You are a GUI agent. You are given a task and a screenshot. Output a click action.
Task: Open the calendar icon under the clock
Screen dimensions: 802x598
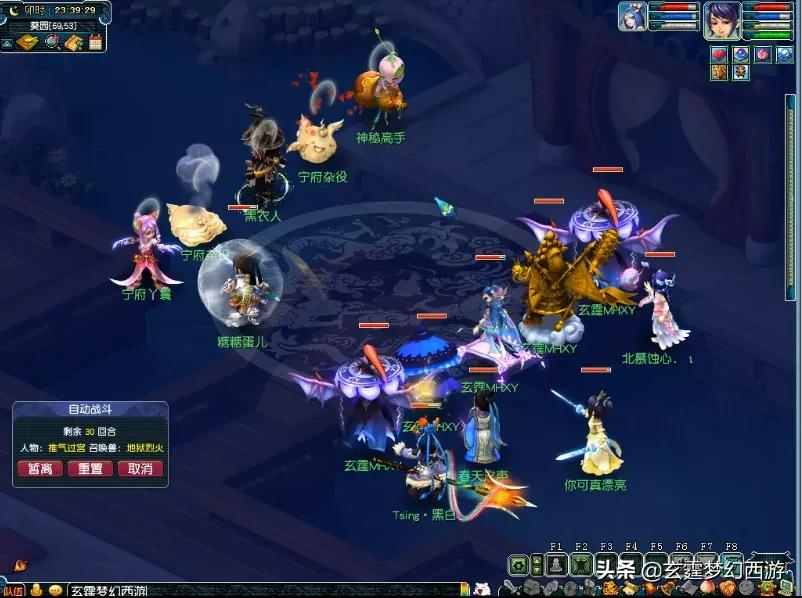click(96, 43)
